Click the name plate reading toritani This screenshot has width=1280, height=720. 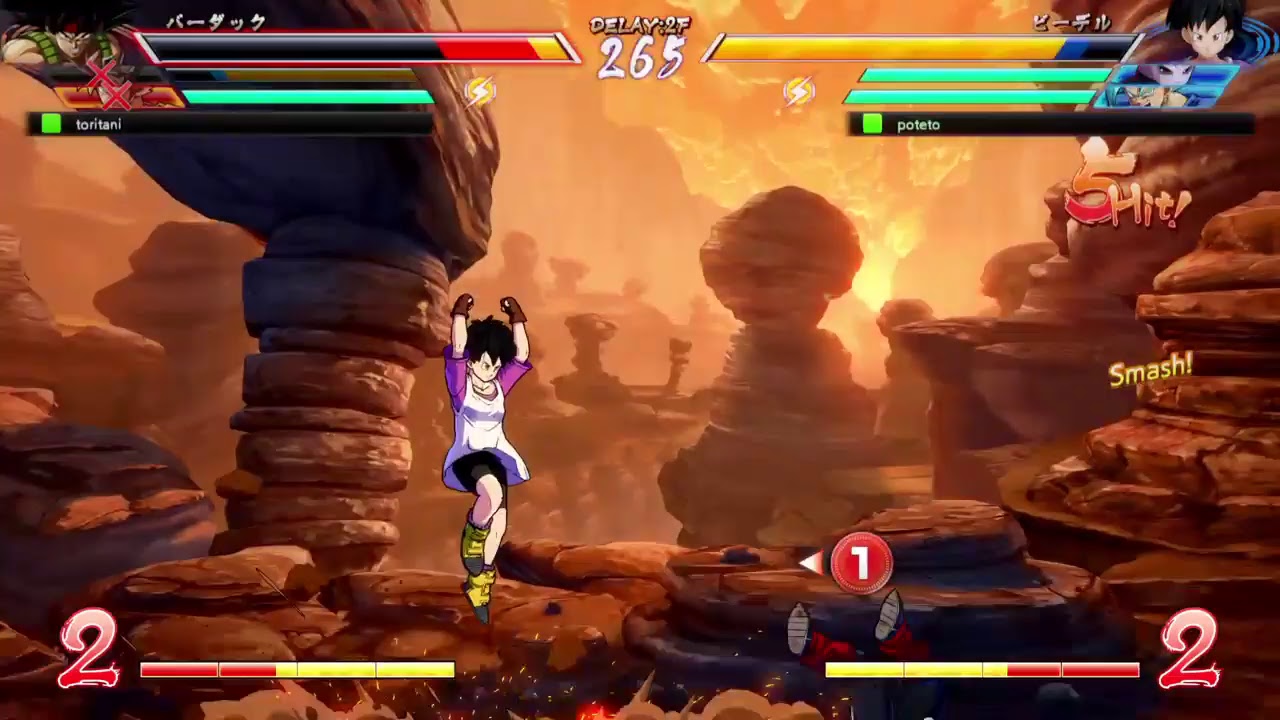click(x=100, y=125)
